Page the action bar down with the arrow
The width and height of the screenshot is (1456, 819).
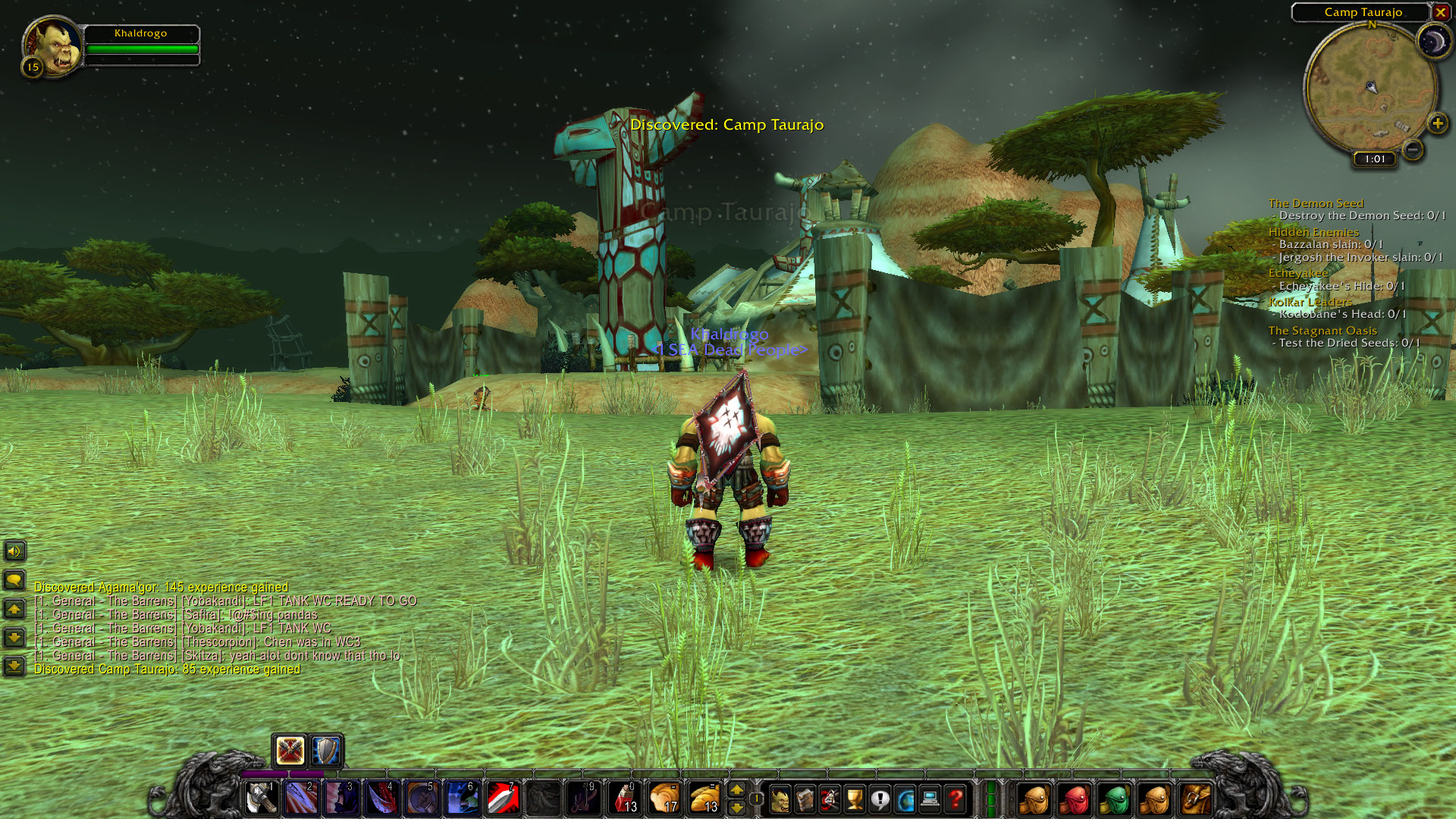736,805
